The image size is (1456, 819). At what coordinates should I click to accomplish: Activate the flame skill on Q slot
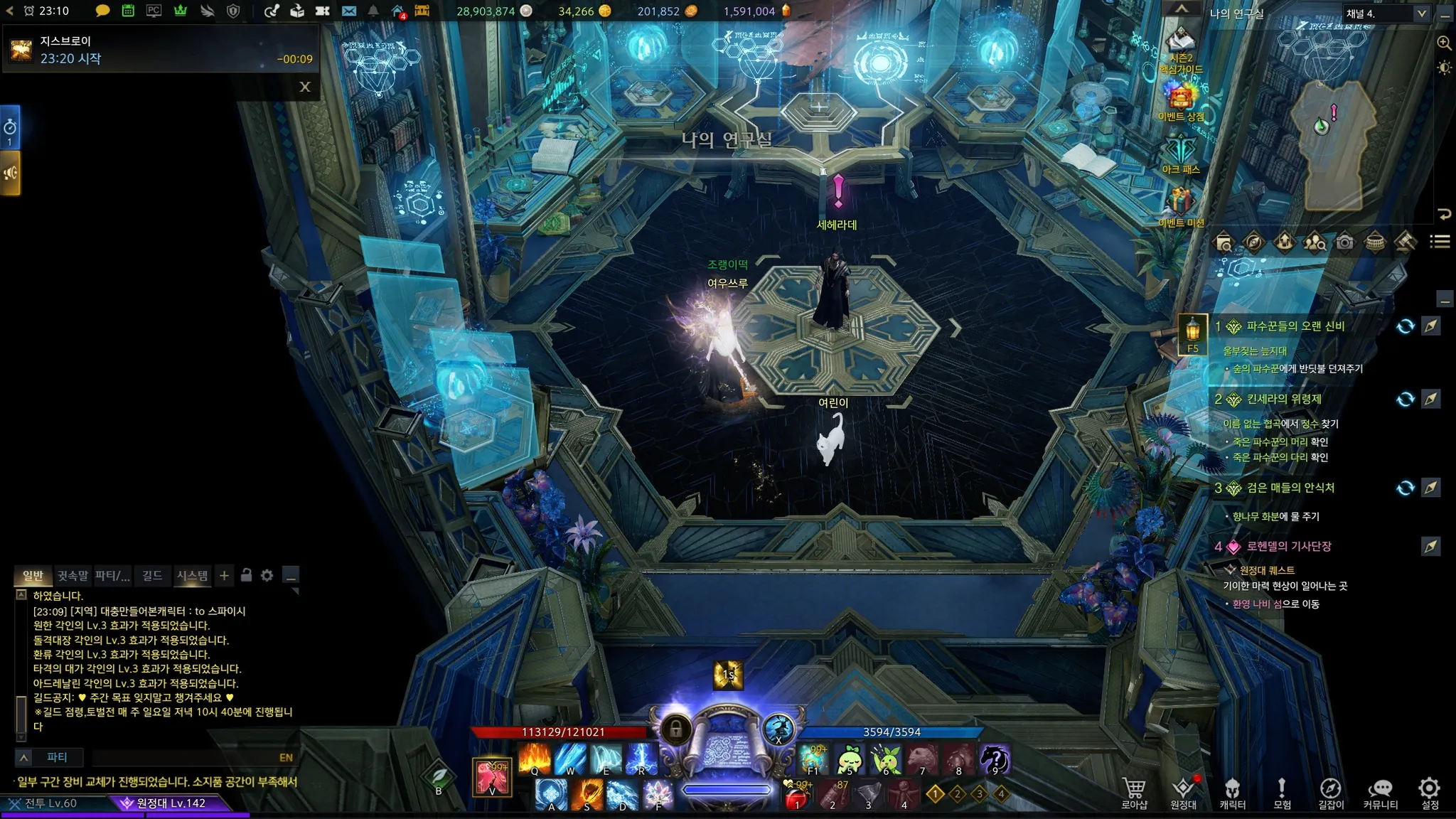click(535, 759)
